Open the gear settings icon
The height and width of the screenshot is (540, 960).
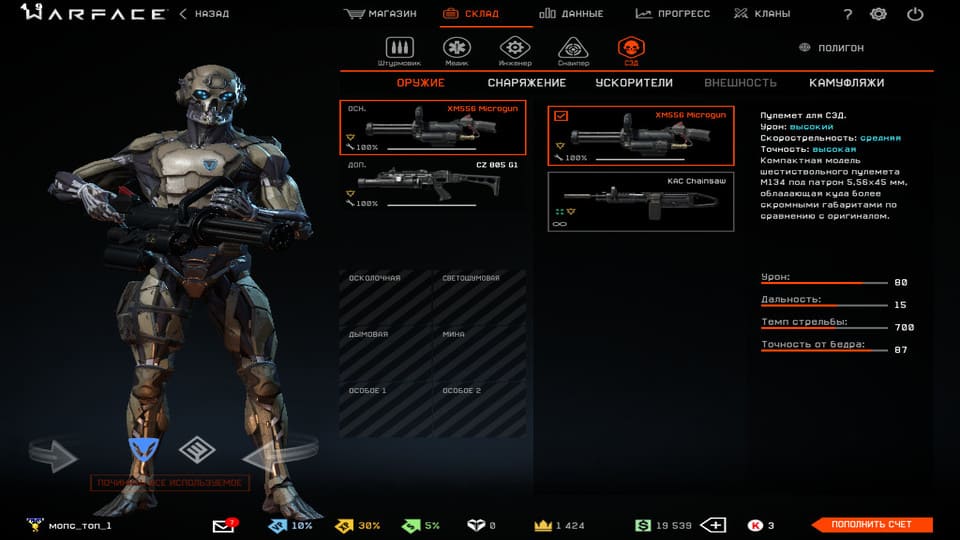click(878, 14)
